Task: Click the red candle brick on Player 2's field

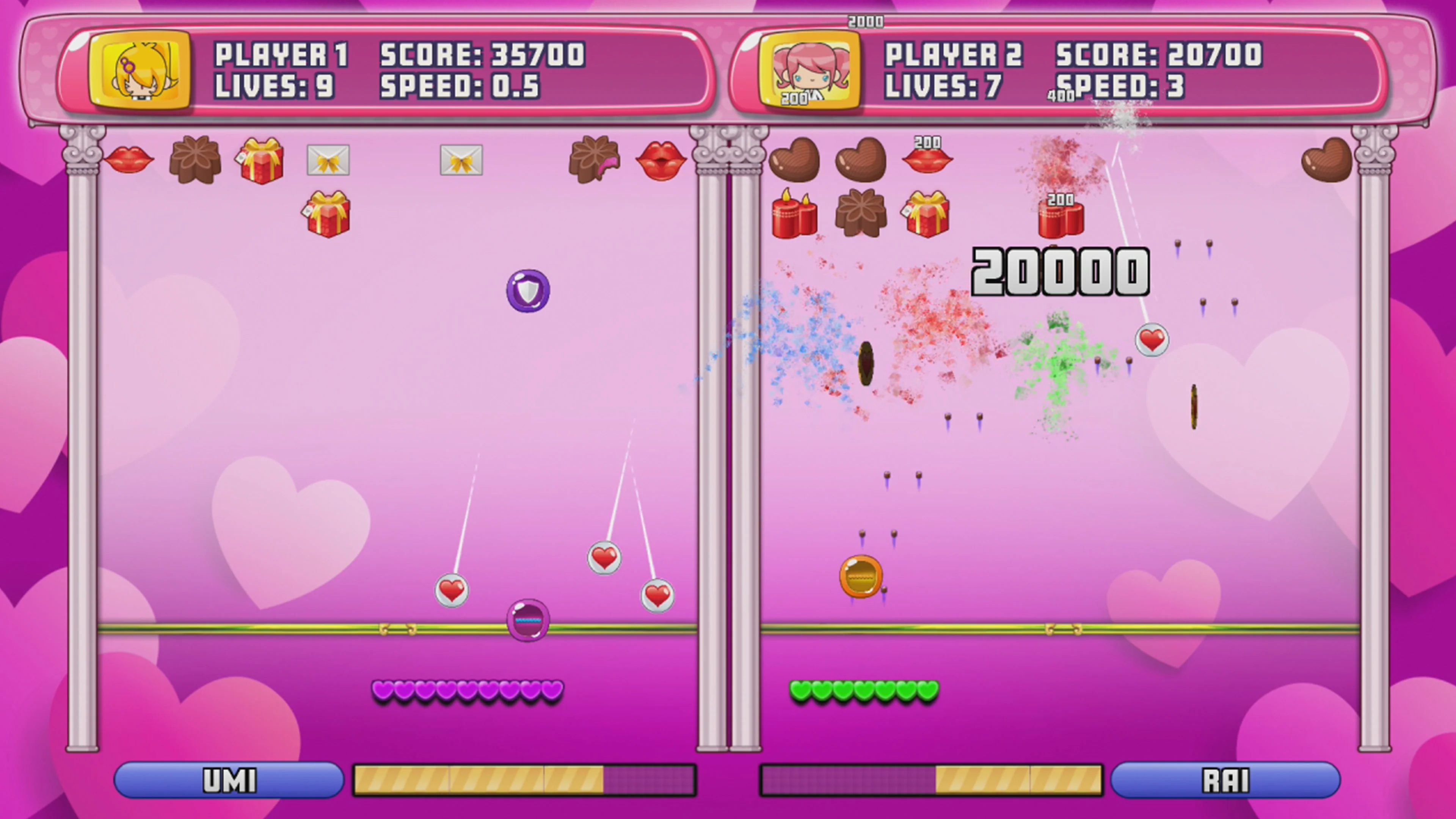Action: click(794, 217)
